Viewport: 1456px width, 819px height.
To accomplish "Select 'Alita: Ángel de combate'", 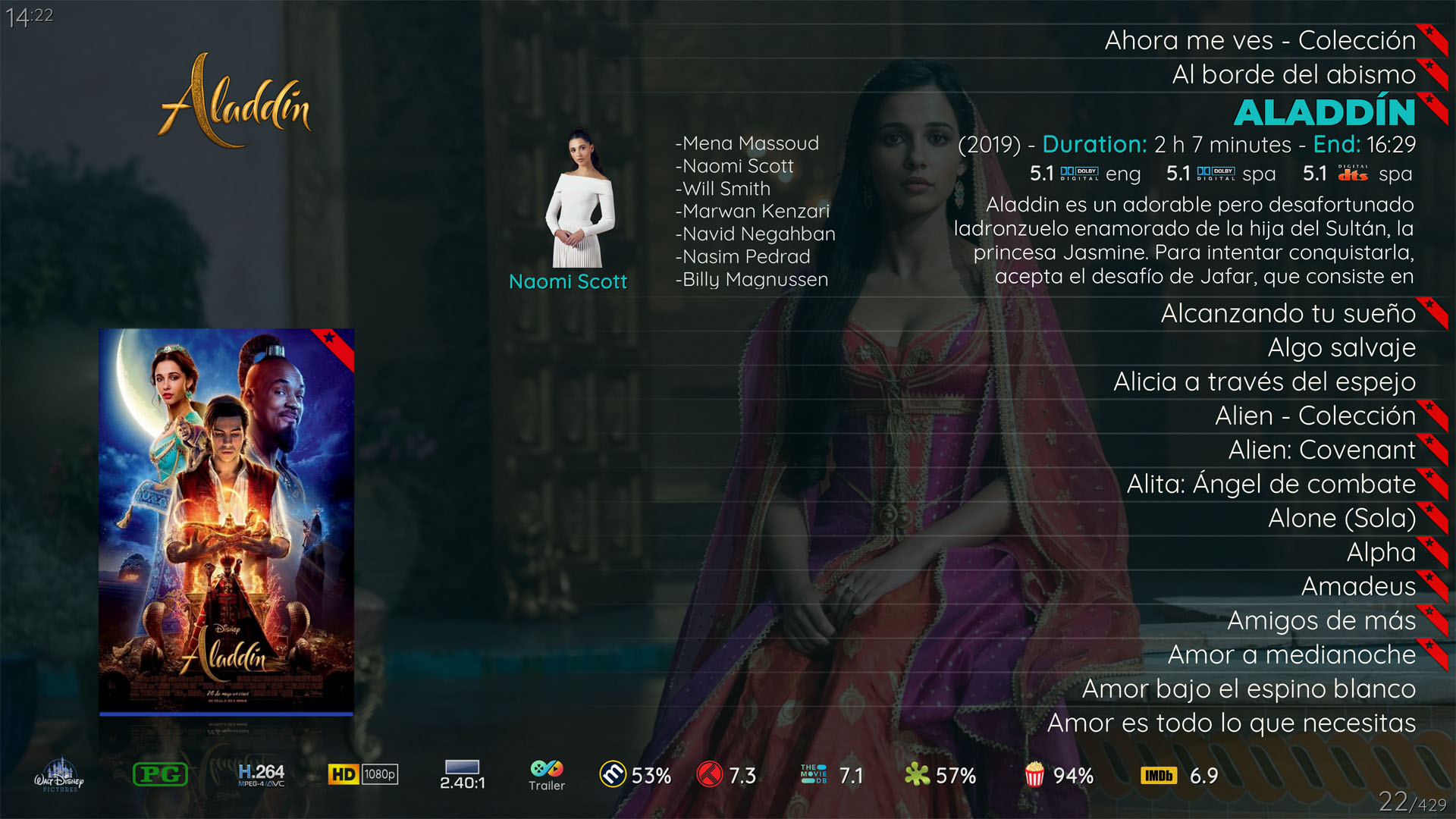I will [1271, 484].
